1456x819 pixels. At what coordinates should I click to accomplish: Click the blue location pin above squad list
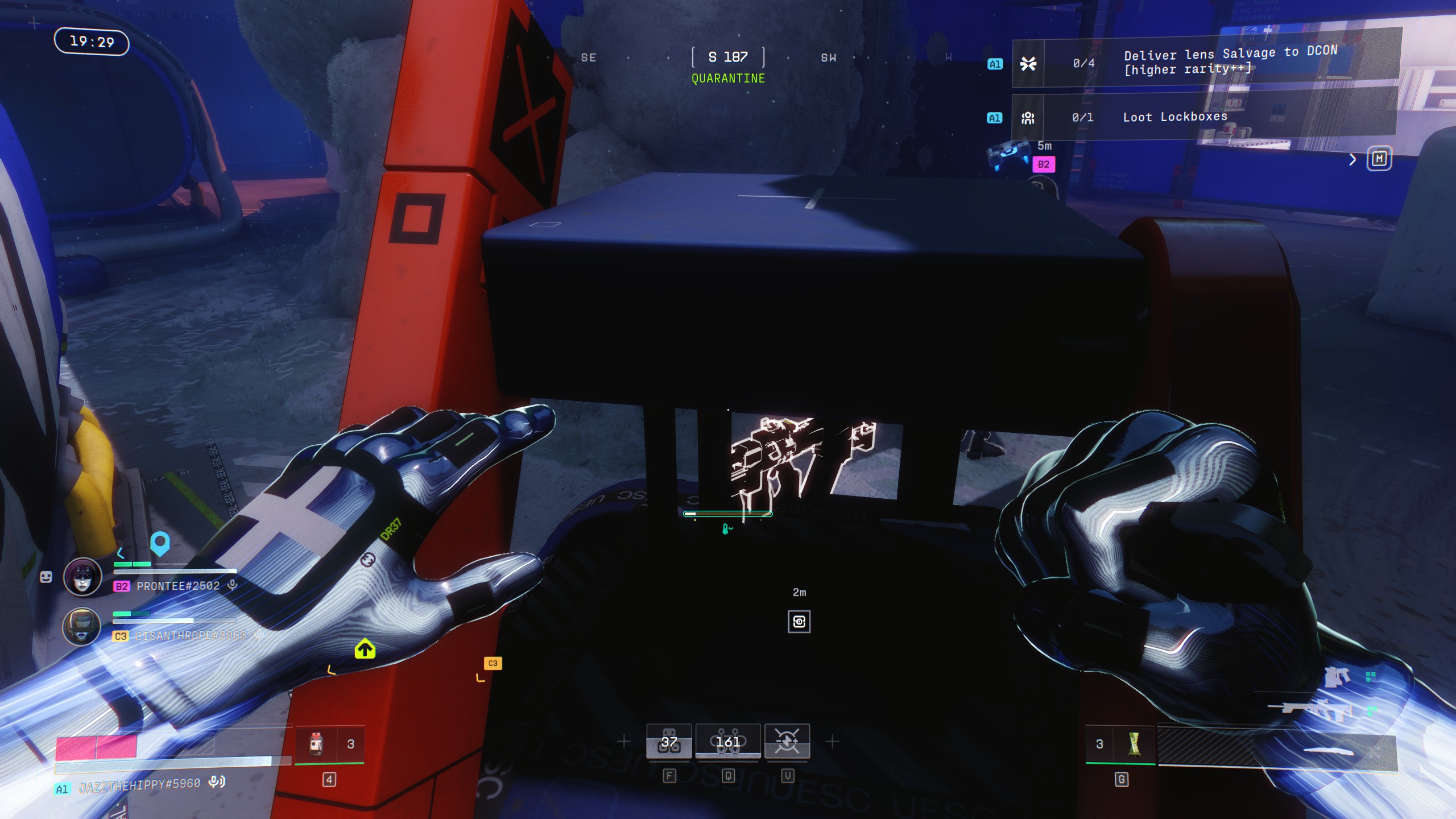pyautogui.click(x=160, y=543)
